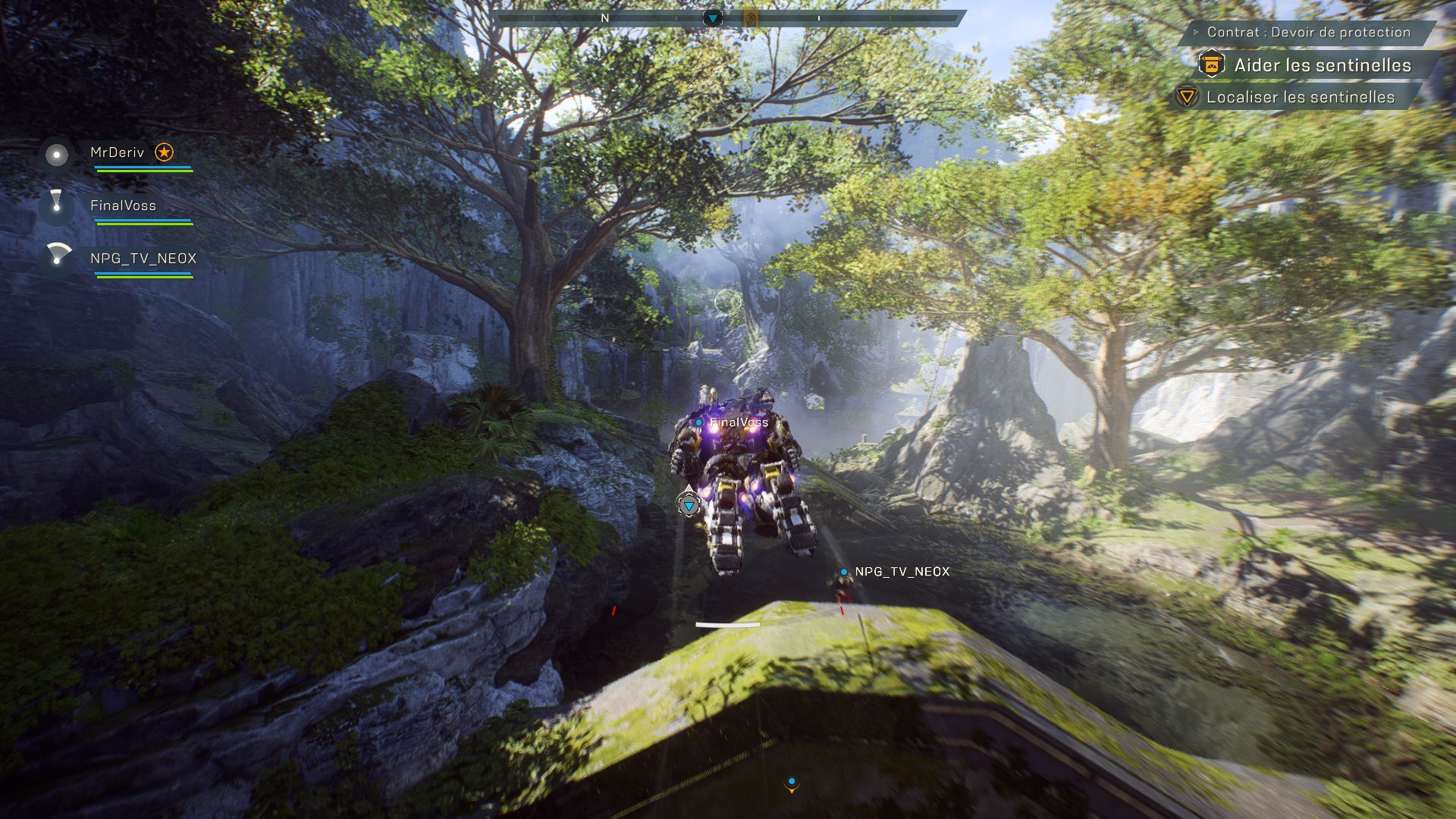Open the Aider les sentinelles objective

point(1322,65)
